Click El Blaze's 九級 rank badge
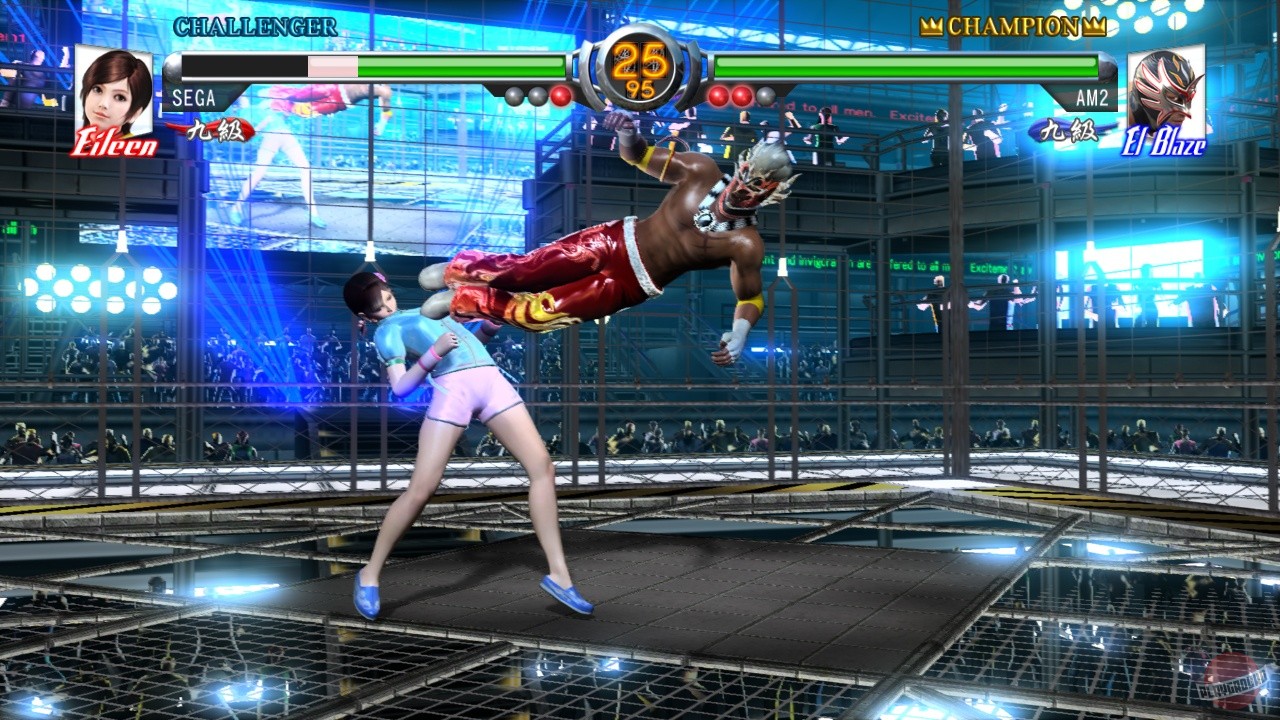 1071,130
